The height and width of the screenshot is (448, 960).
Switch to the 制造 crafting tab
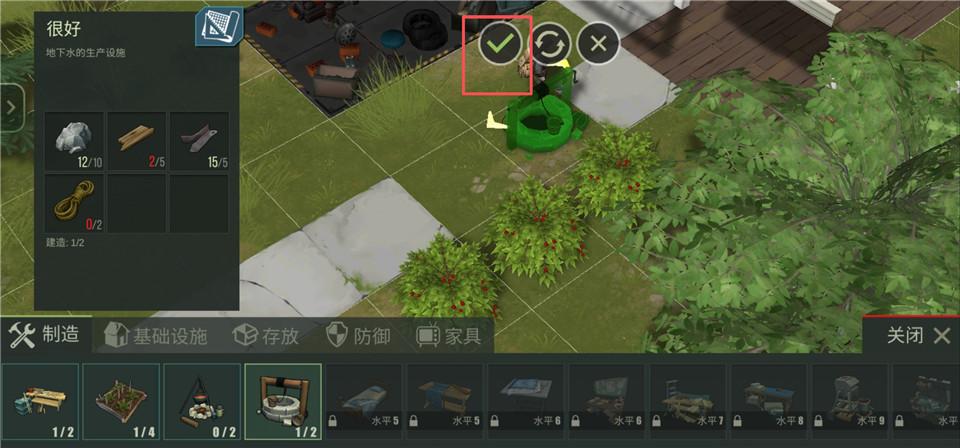click(45, 335)
